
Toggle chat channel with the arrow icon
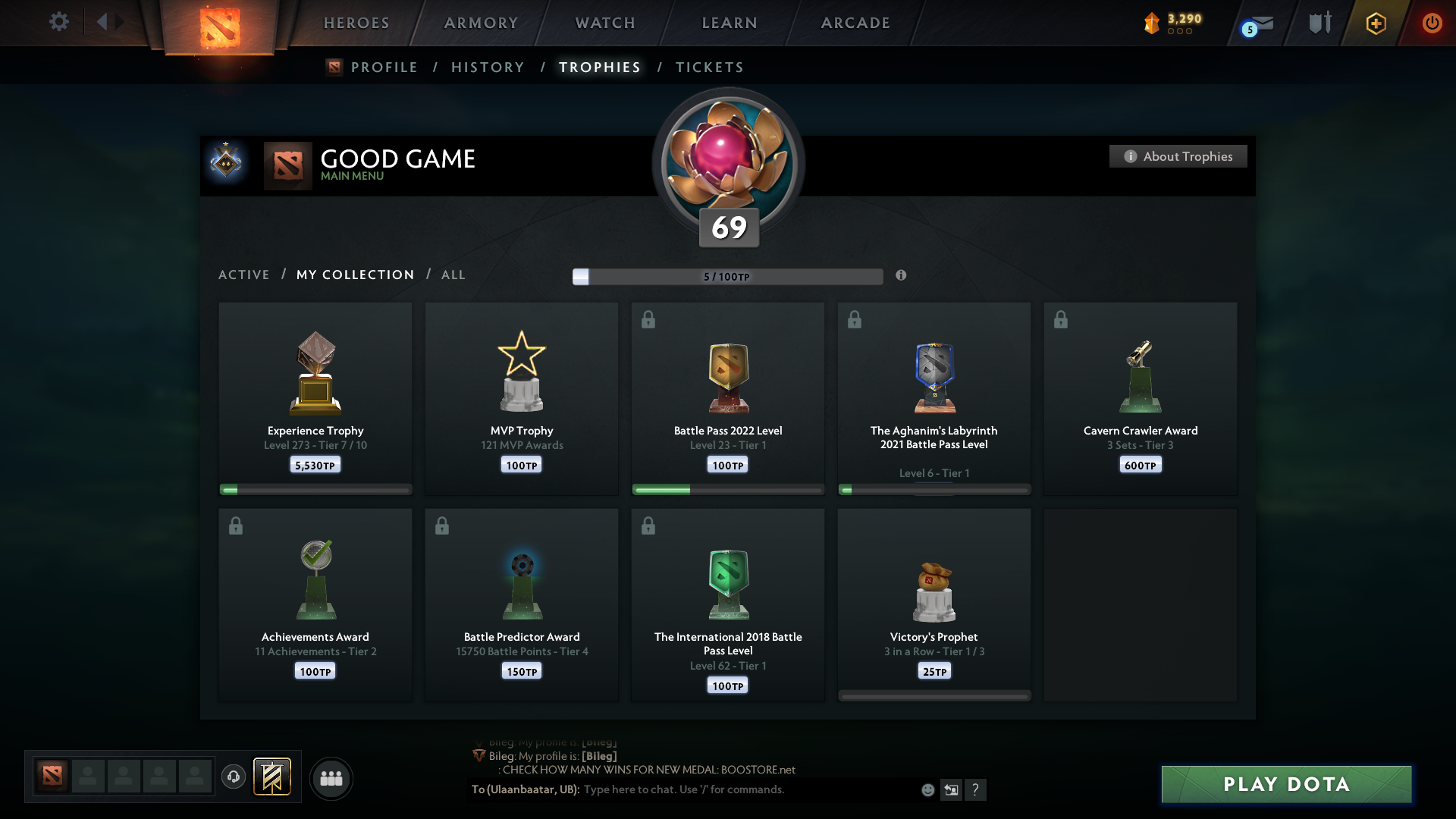point(952,789)
